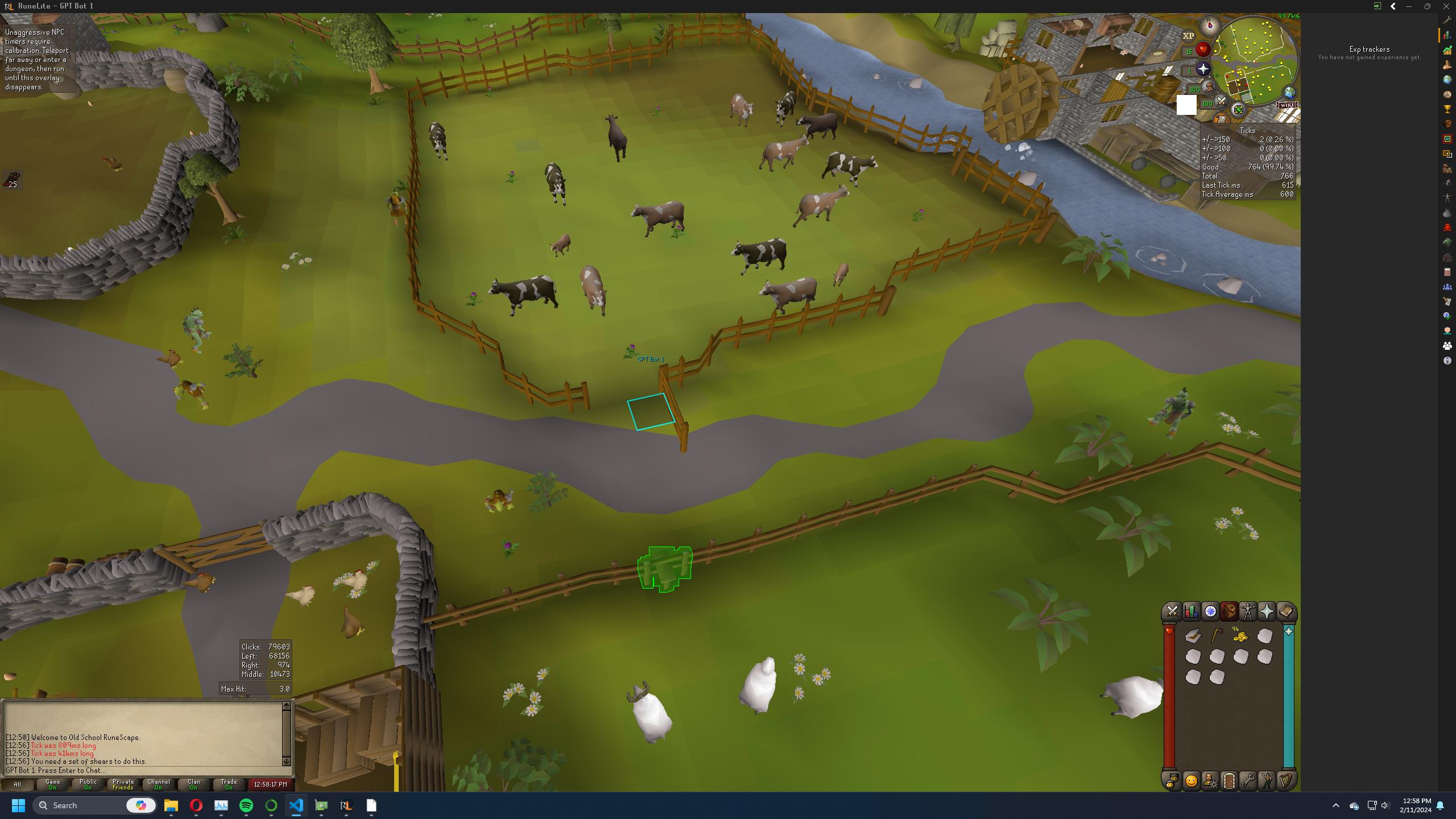Expand hidden taskbar icons chevron
The height and width of the screenshot is (819, 1456).
[x=1335, y=805]
